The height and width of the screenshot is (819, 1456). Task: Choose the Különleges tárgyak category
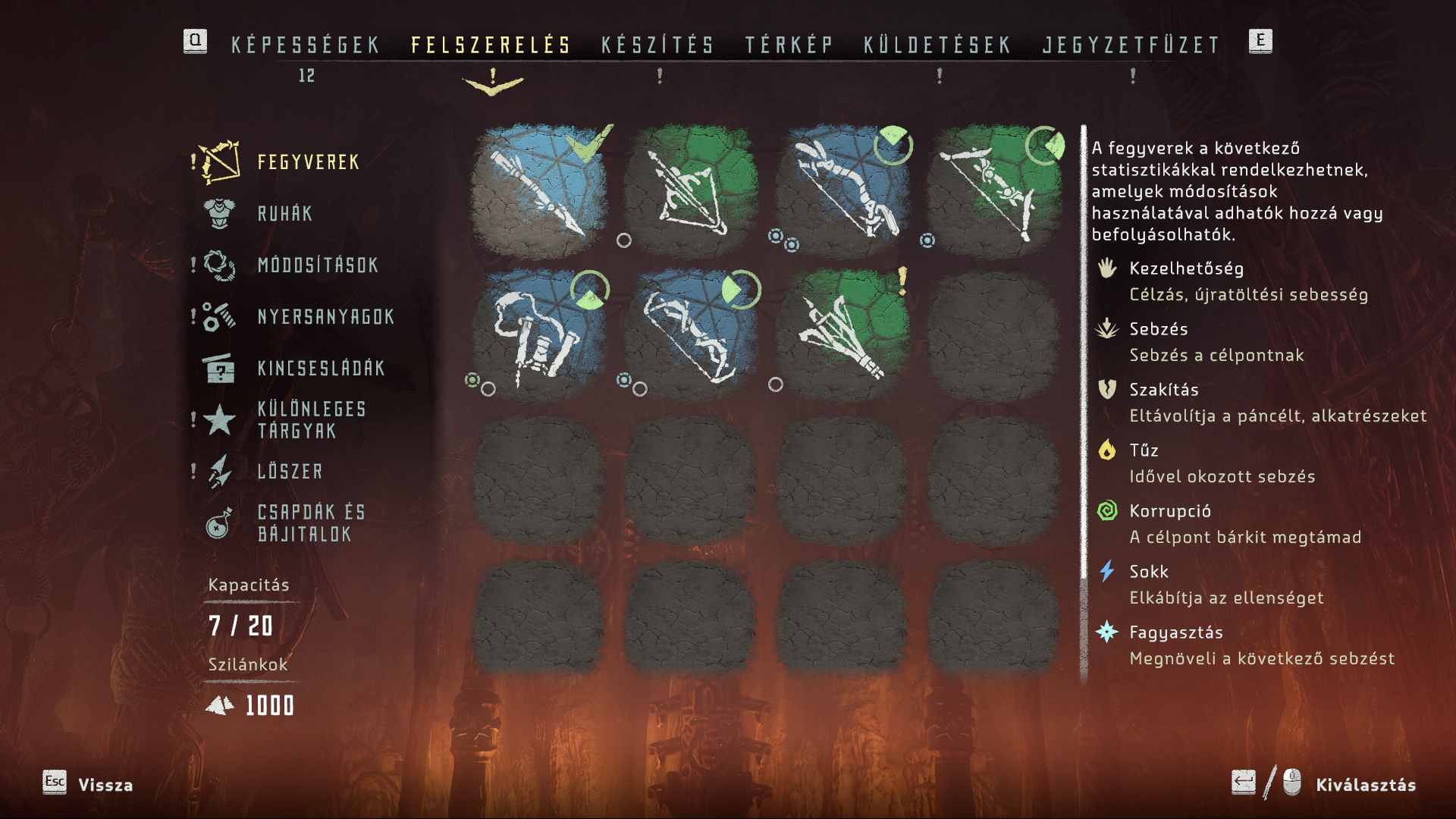pos(312,420)
